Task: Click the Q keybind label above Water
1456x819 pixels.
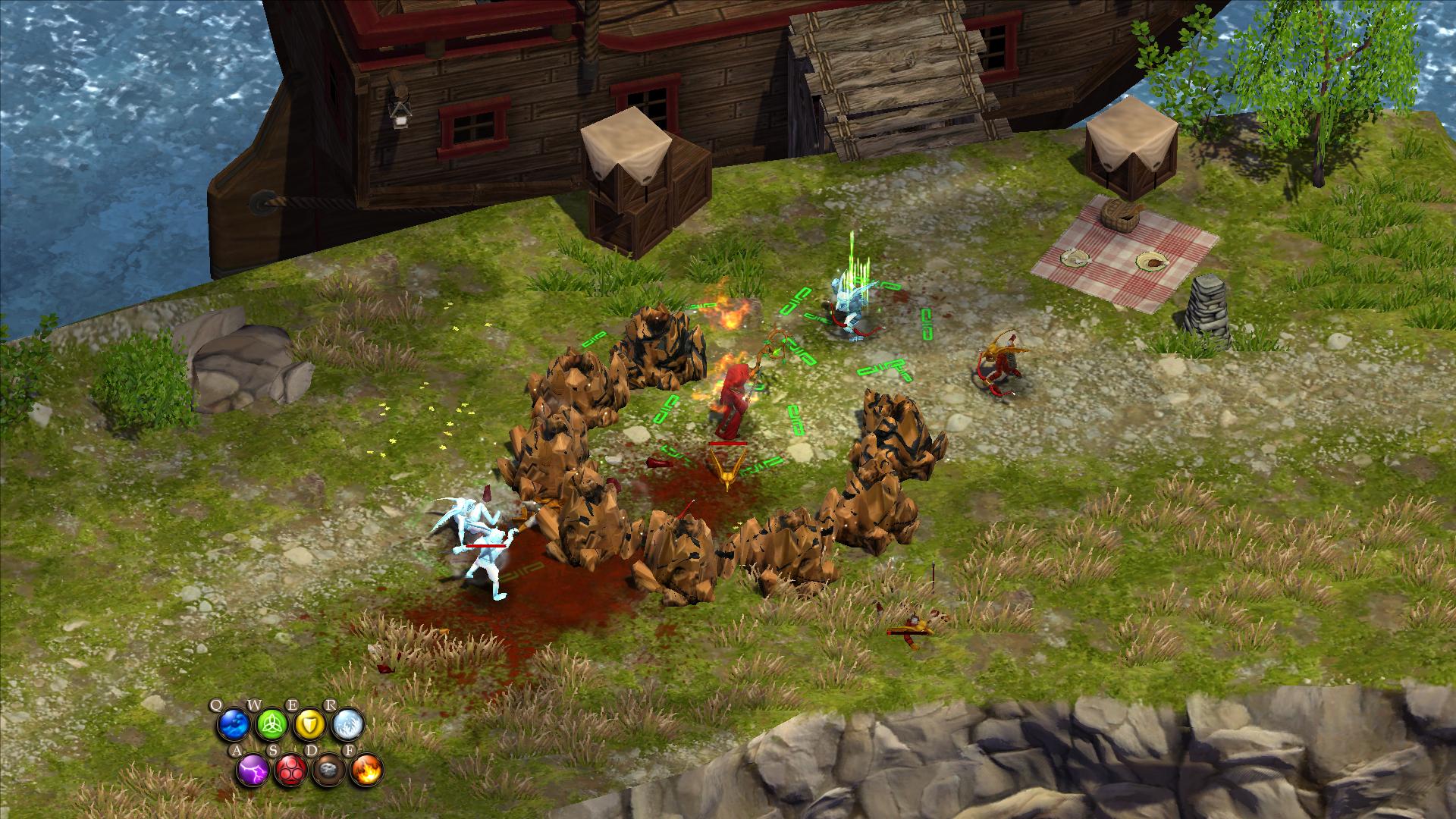Action: pyautogui.click(x=218, y=704)
